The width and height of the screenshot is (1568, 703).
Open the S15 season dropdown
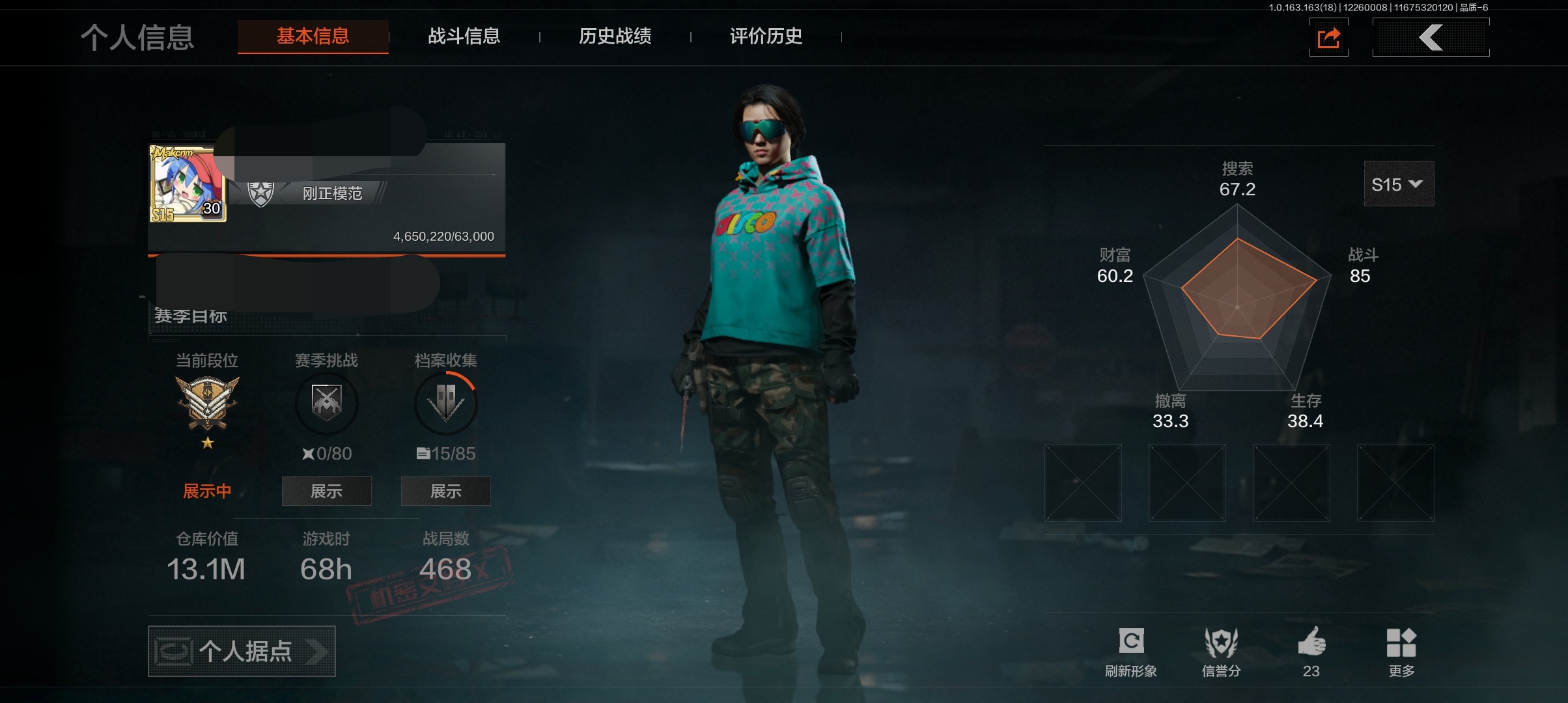1398,184
